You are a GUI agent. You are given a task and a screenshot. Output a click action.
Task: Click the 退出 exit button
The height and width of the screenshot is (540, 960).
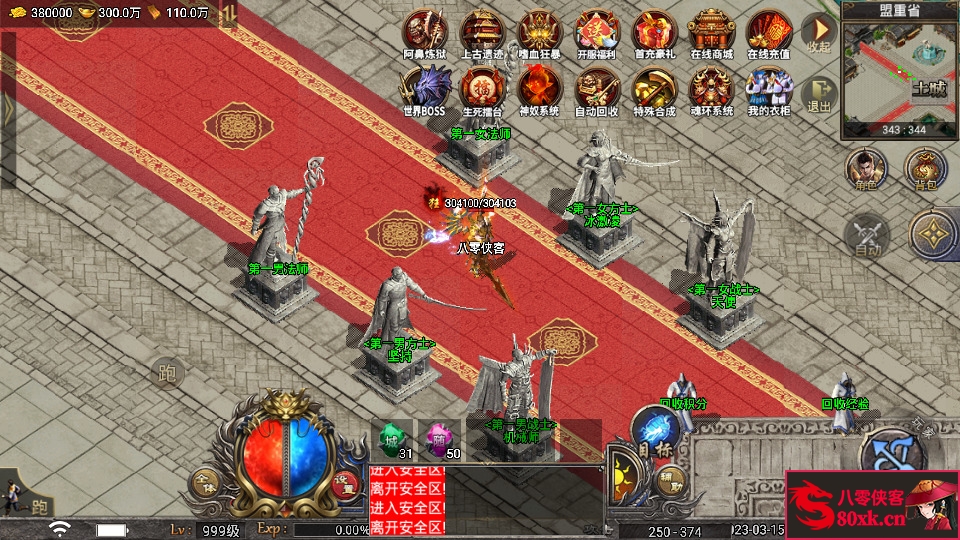pos(820,94)
